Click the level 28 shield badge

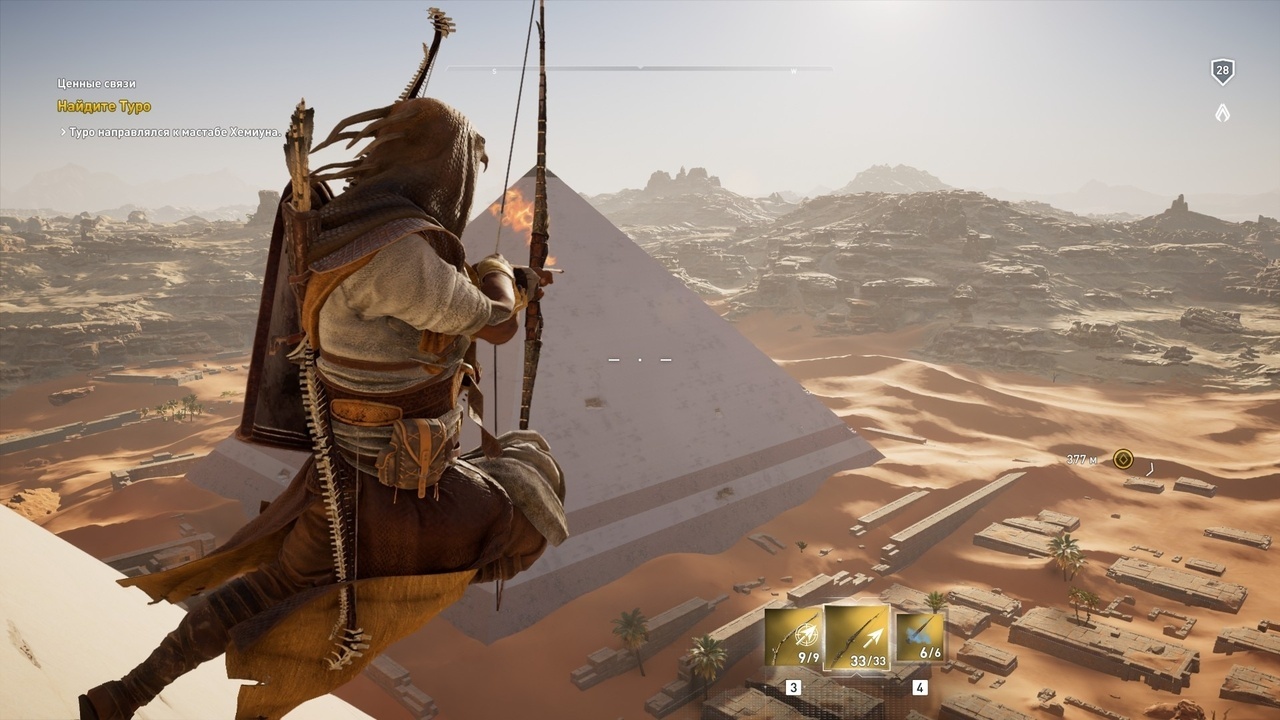click(x=1222, y=71)
